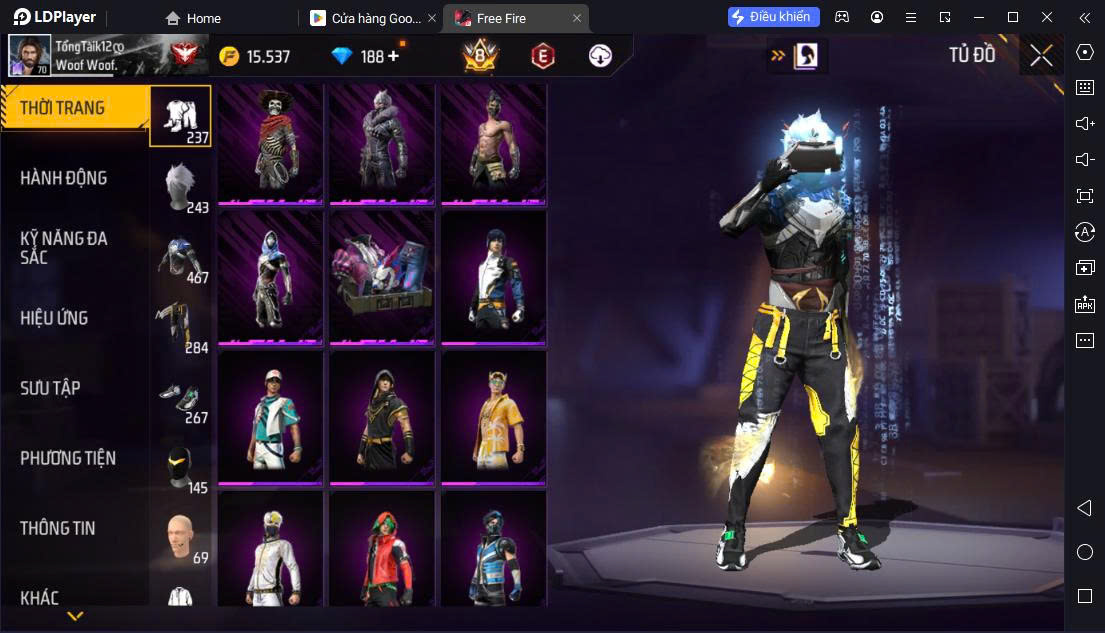Open the outfit sets subcategory showing 237
Screen dimensions: 1105x633
tap(181, 116)
